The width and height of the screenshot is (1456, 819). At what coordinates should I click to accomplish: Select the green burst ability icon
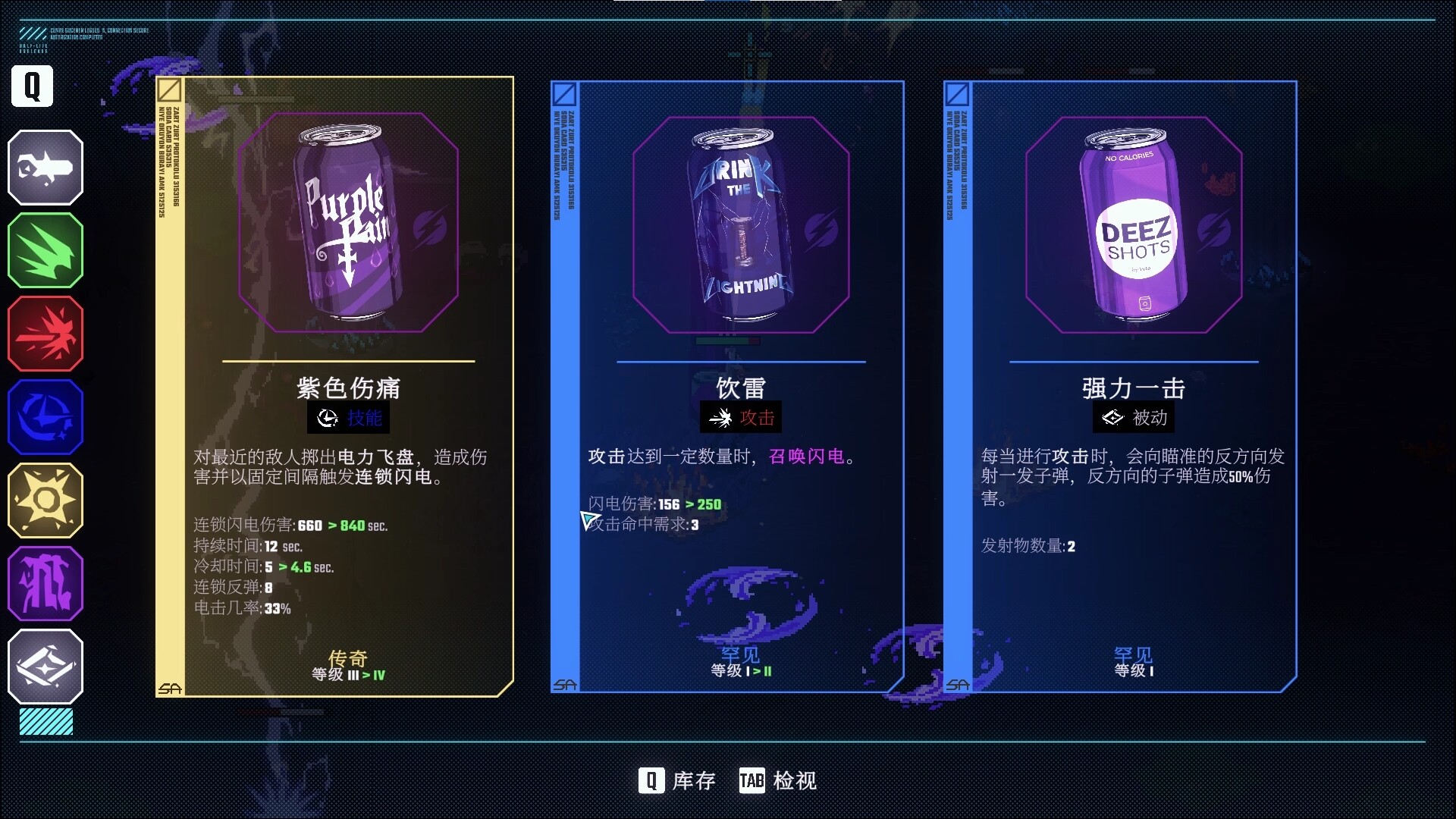click(45, 250)
